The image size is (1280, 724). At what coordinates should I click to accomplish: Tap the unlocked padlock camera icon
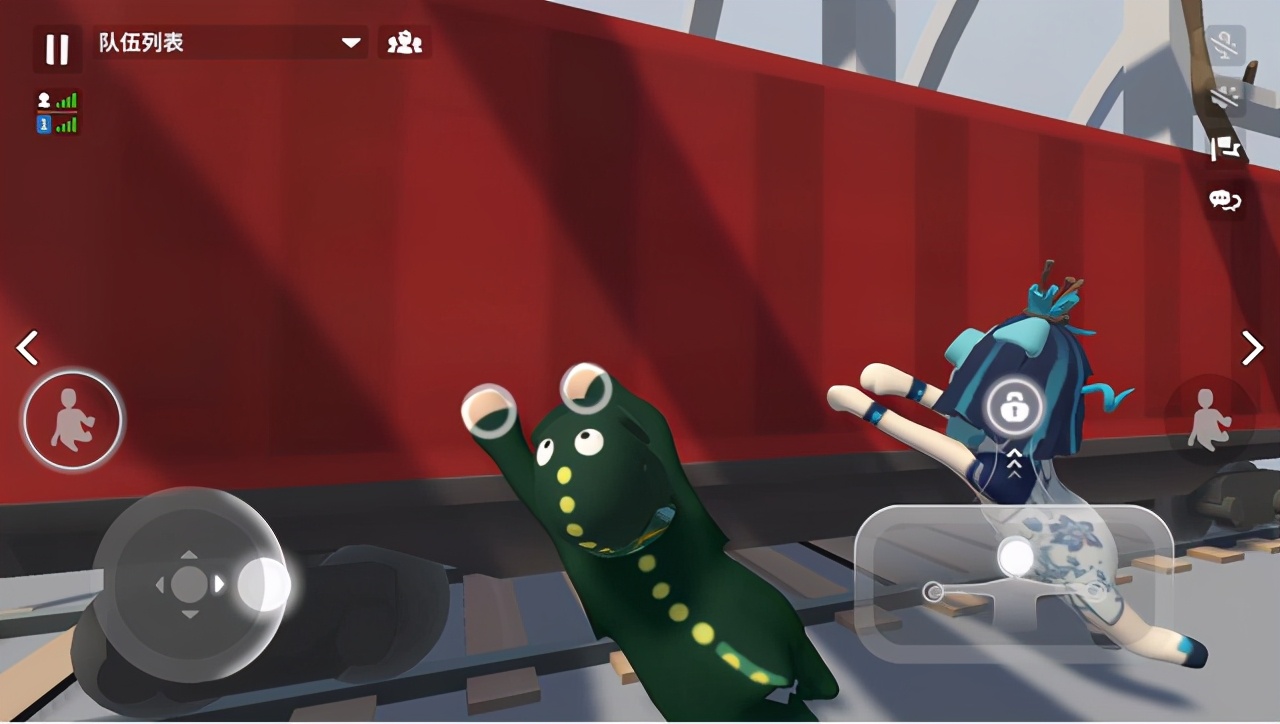[x=1015, y=408]
